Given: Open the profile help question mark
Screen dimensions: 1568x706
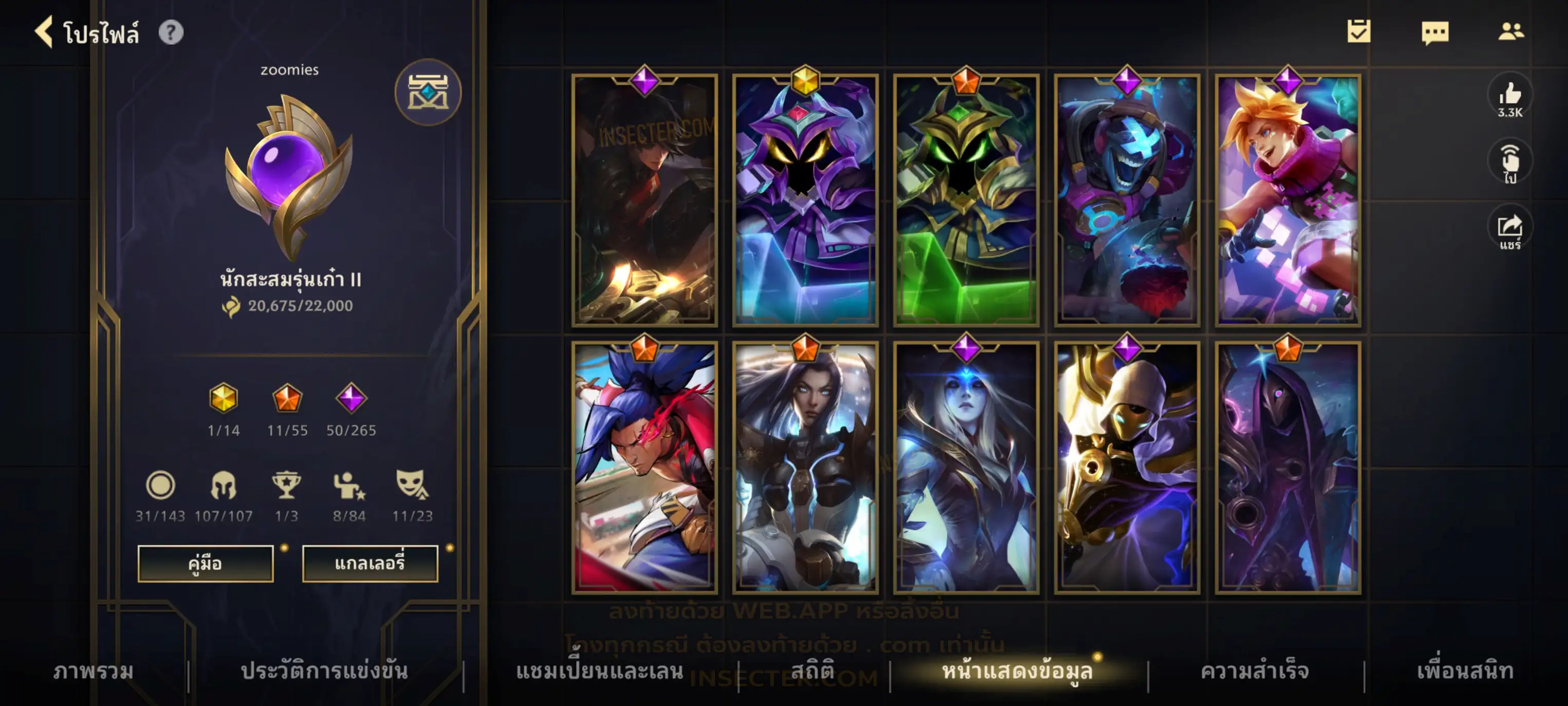Looking at the screenshot, I should pyautogui.click(x=171, y=32).
